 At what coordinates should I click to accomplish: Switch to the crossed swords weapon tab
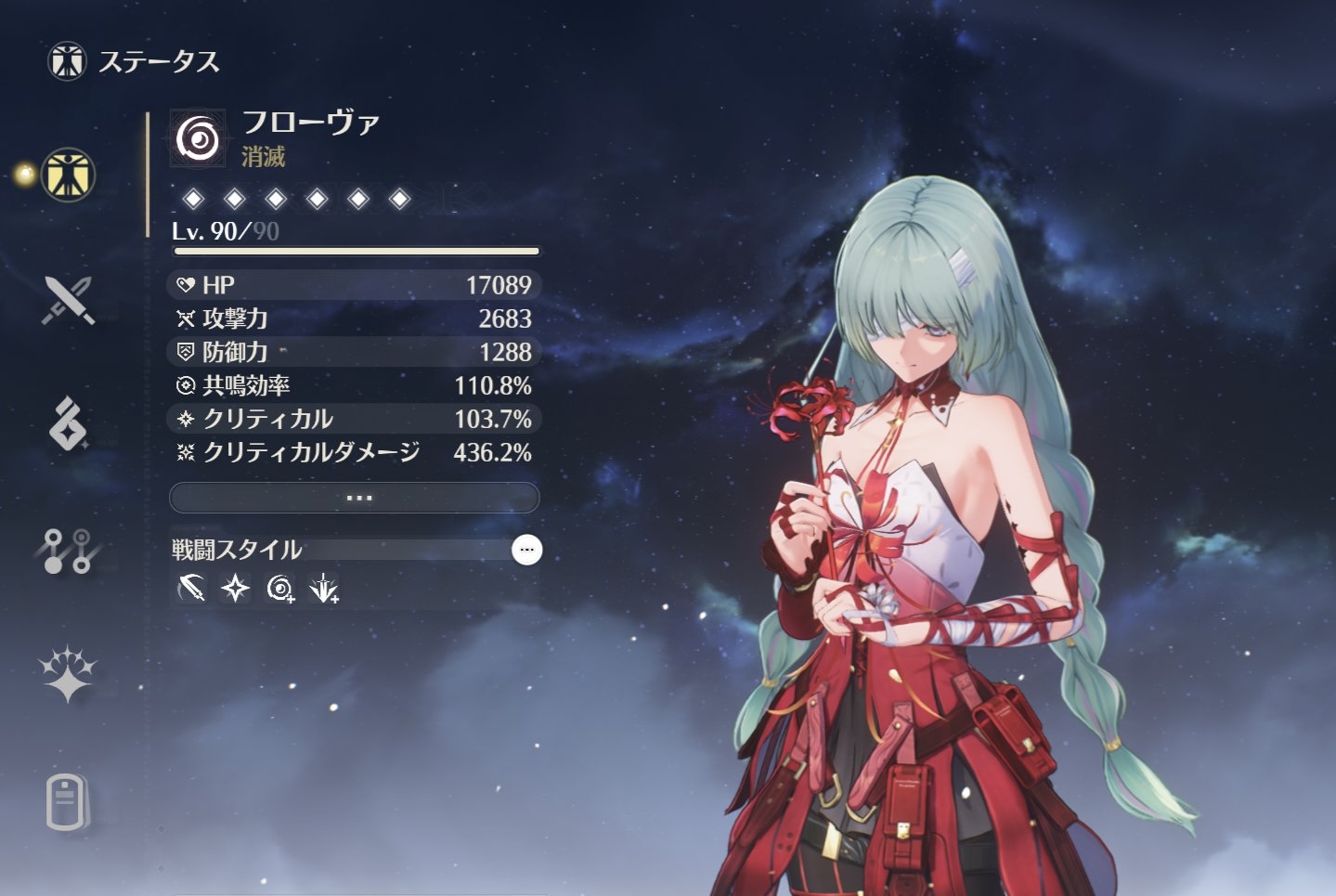[68, 300]
